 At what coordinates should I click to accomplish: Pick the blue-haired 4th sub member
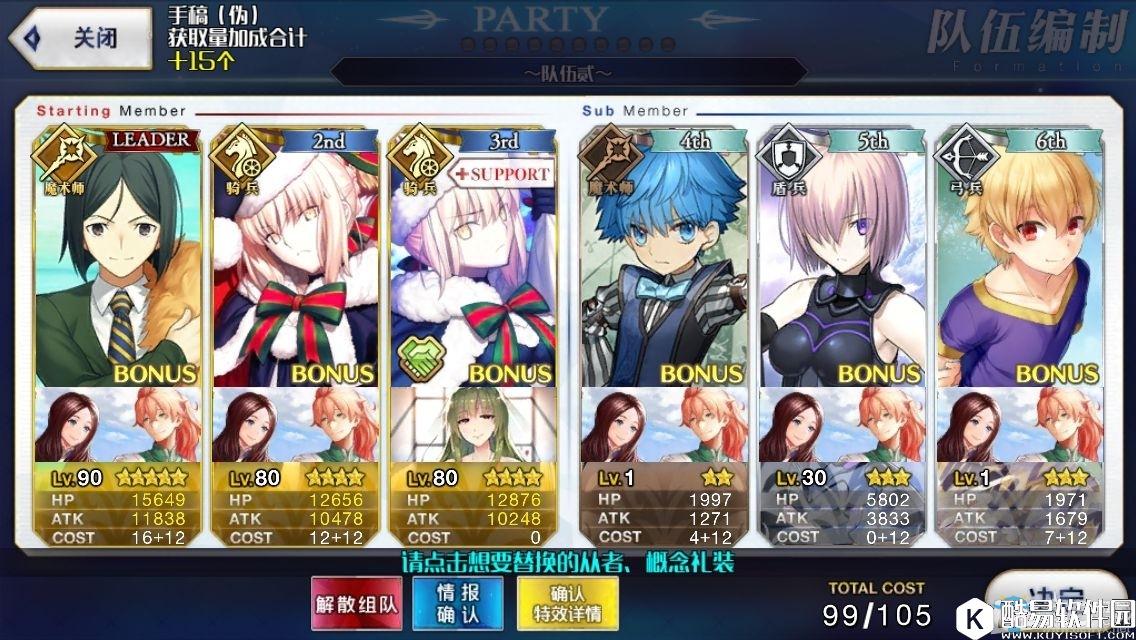[x=663, y=260]
